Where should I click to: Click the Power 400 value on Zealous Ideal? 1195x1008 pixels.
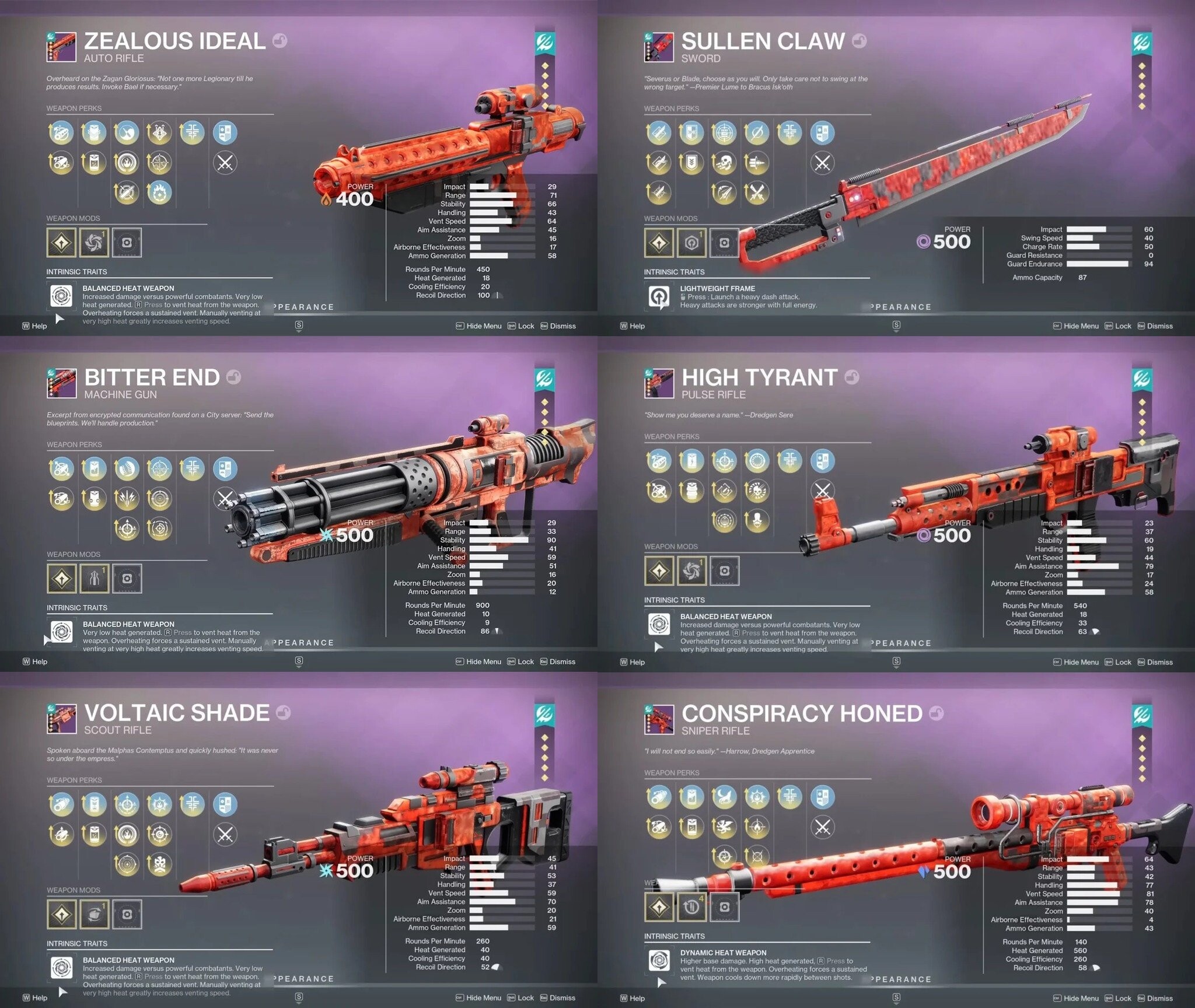click(356, 200)
